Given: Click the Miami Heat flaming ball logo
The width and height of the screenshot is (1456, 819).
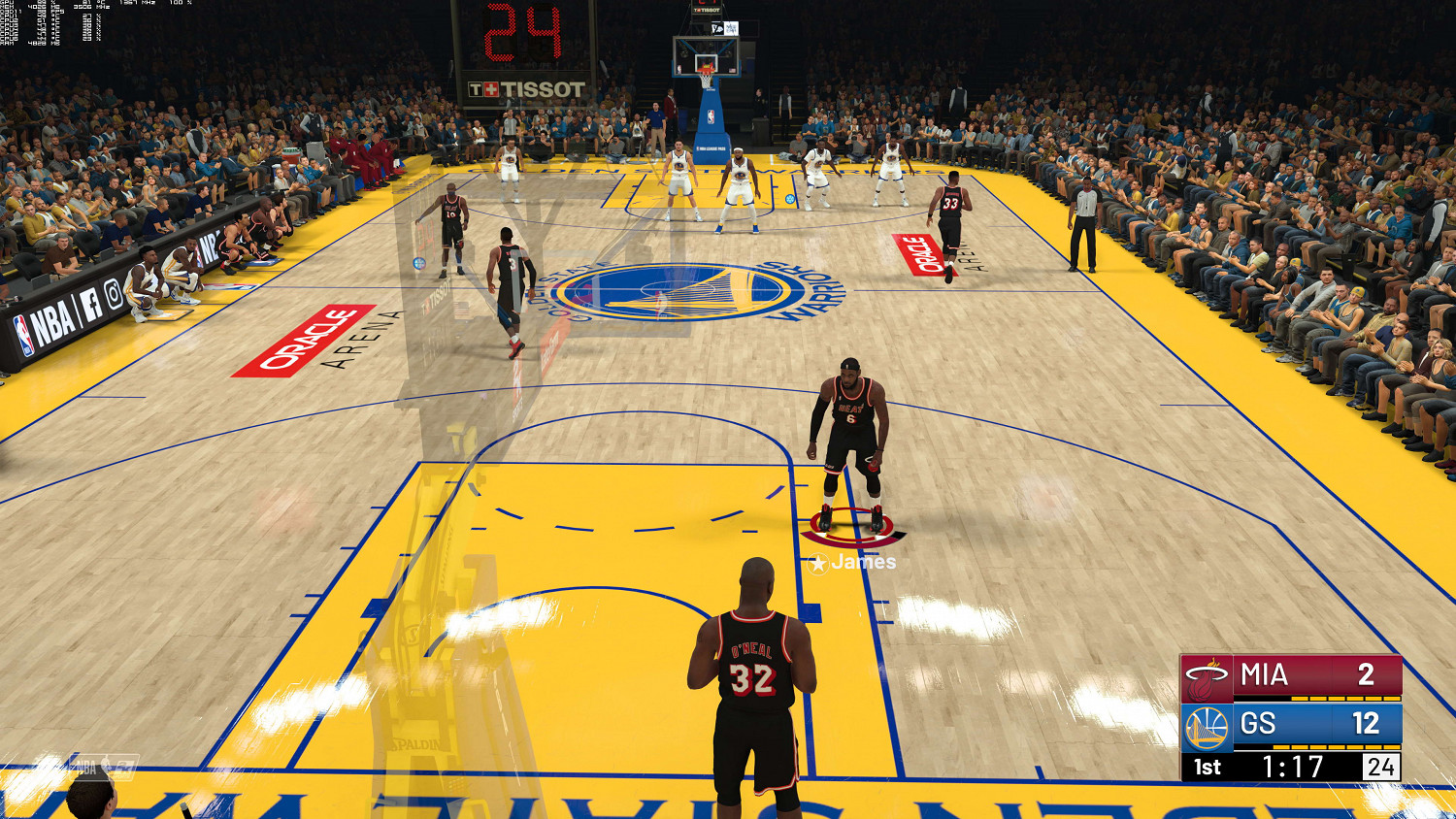Looking at the screenshot, I should pyautogui.click(x=1207, y=676).
